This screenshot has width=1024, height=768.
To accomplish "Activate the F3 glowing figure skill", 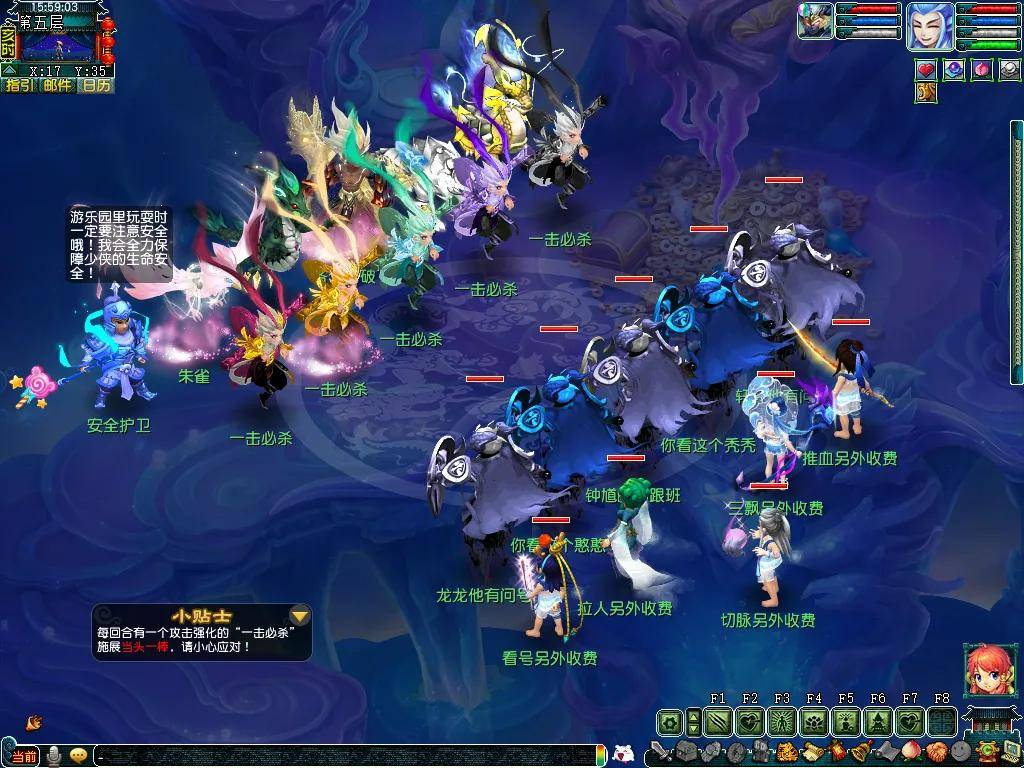I will coord(782,721).
